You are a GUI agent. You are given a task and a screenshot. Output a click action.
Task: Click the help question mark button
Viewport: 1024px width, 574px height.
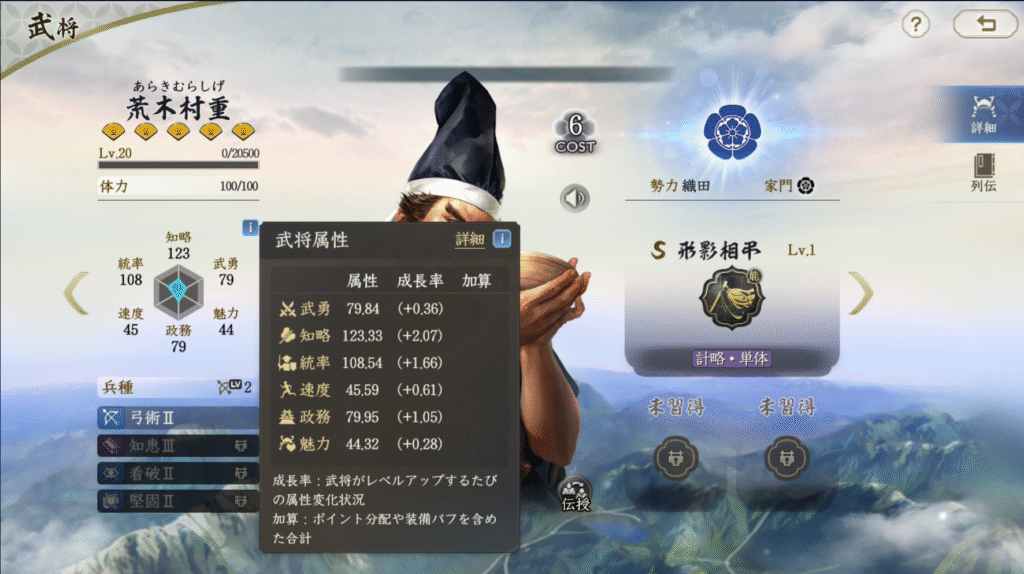click(915, 25)
